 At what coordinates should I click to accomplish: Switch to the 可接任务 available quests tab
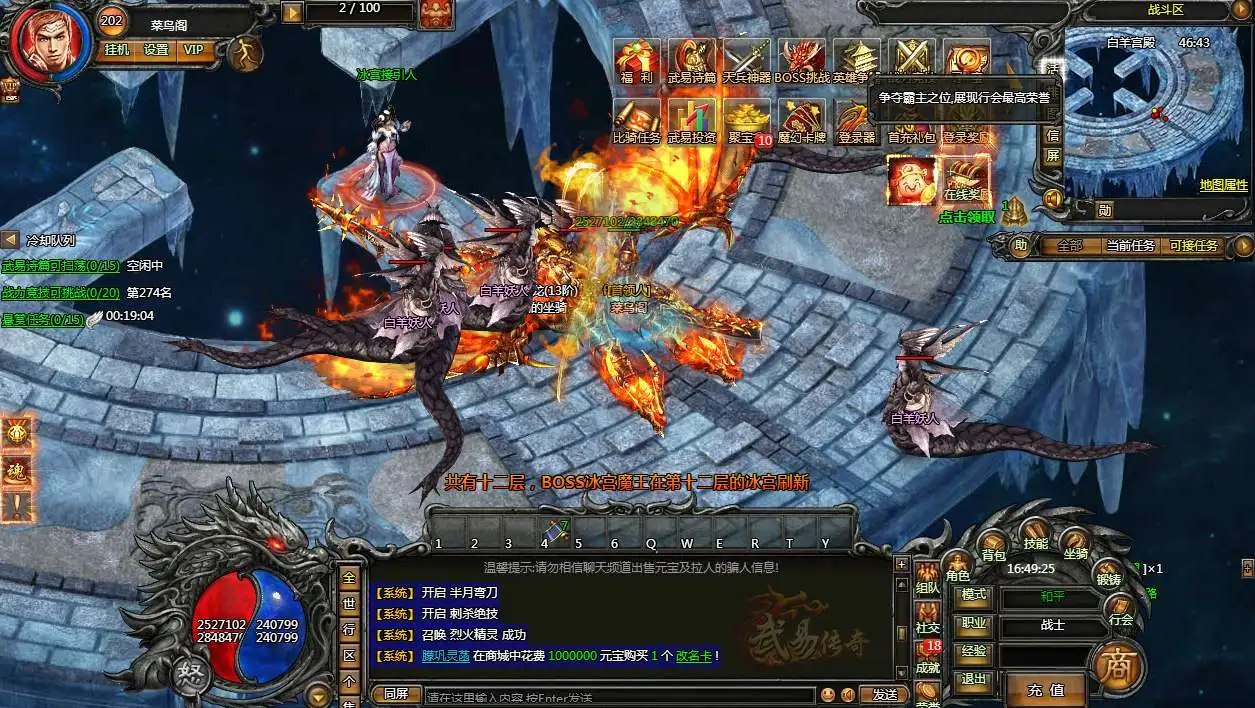[x=1193, y=245]
